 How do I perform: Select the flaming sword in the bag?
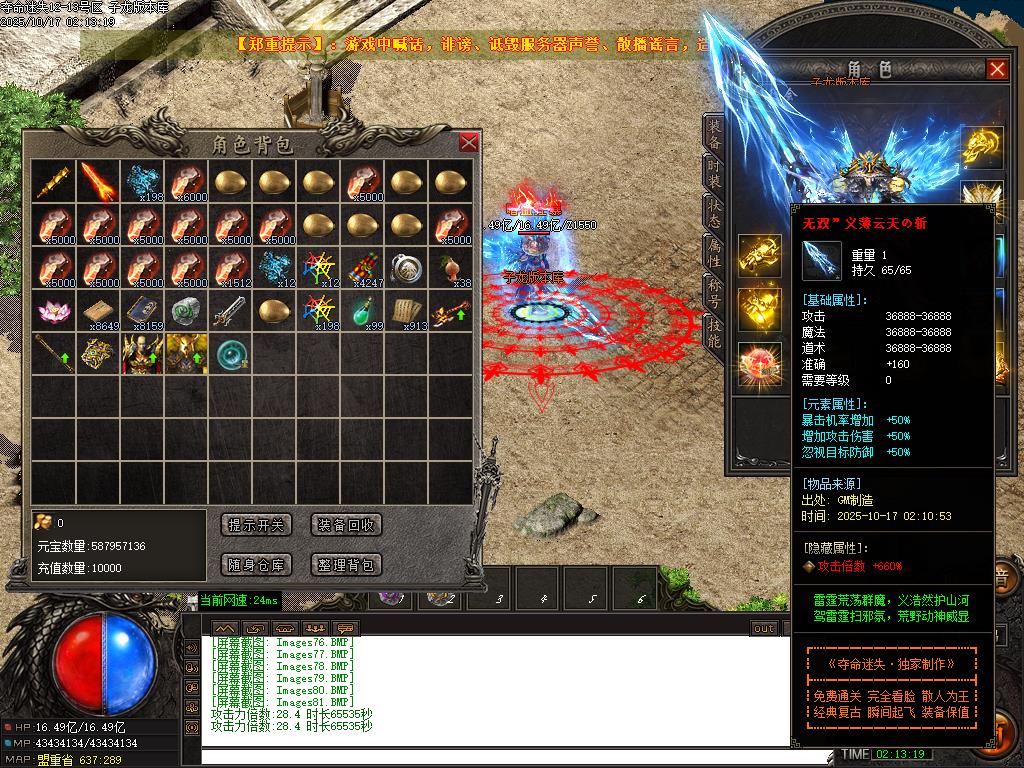coord(98,181)
